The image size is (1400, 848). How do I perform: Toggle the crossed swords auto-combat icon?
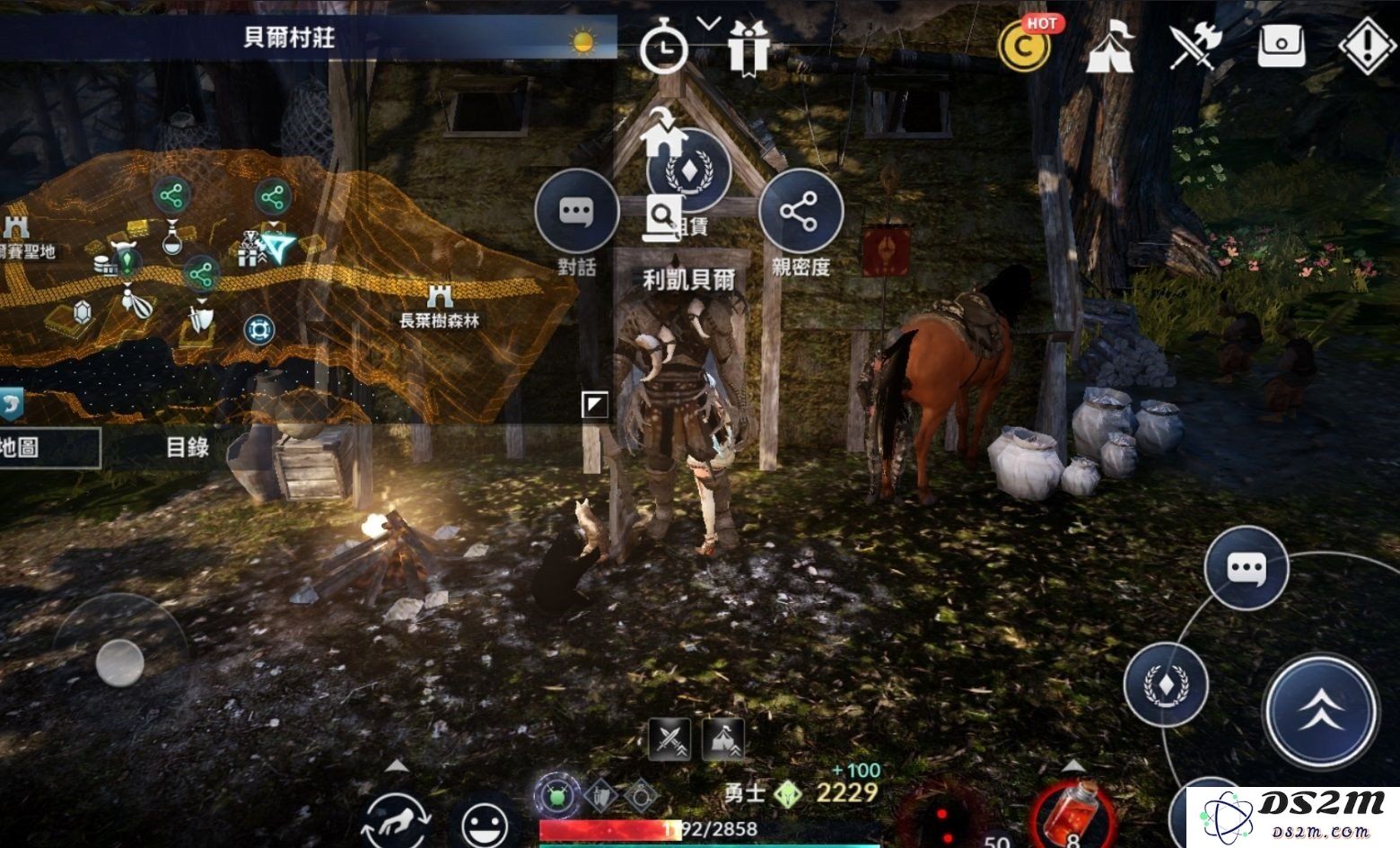point(669,739)
